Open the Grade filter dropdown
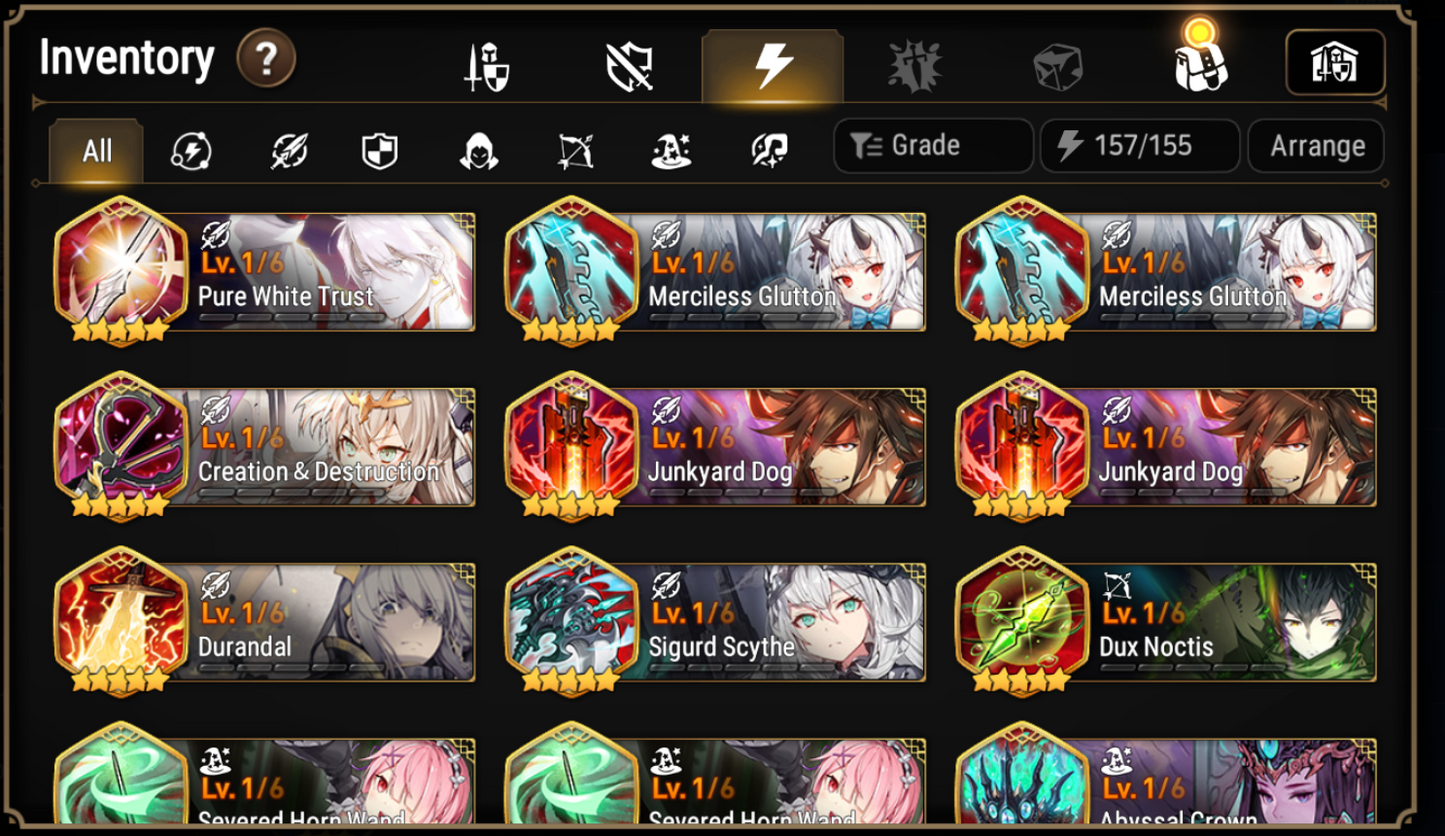Viewport: 1445px width, 836px height. [932, 147]
